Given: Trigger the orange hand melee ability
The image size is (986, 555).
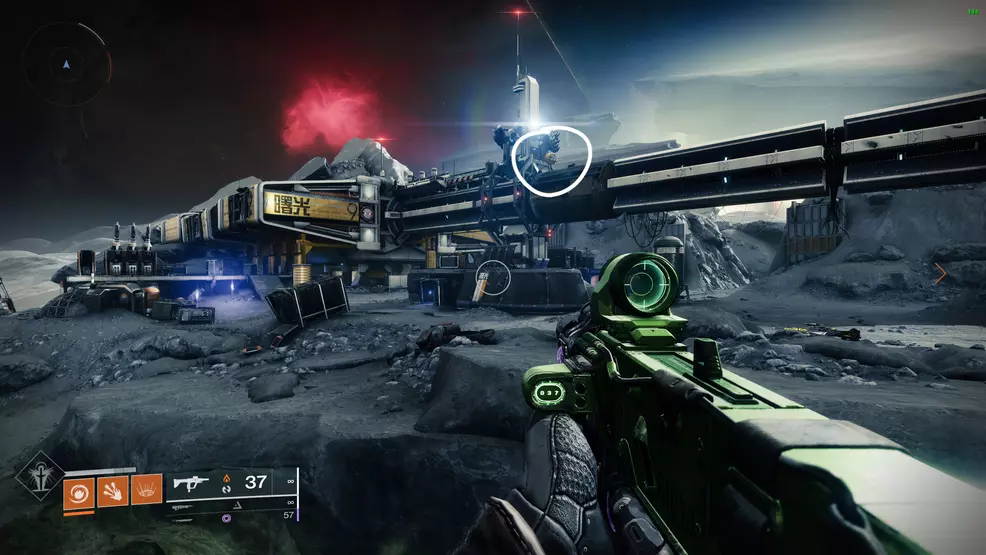Looking at the screenshot, I should click(x=112, y=490).
